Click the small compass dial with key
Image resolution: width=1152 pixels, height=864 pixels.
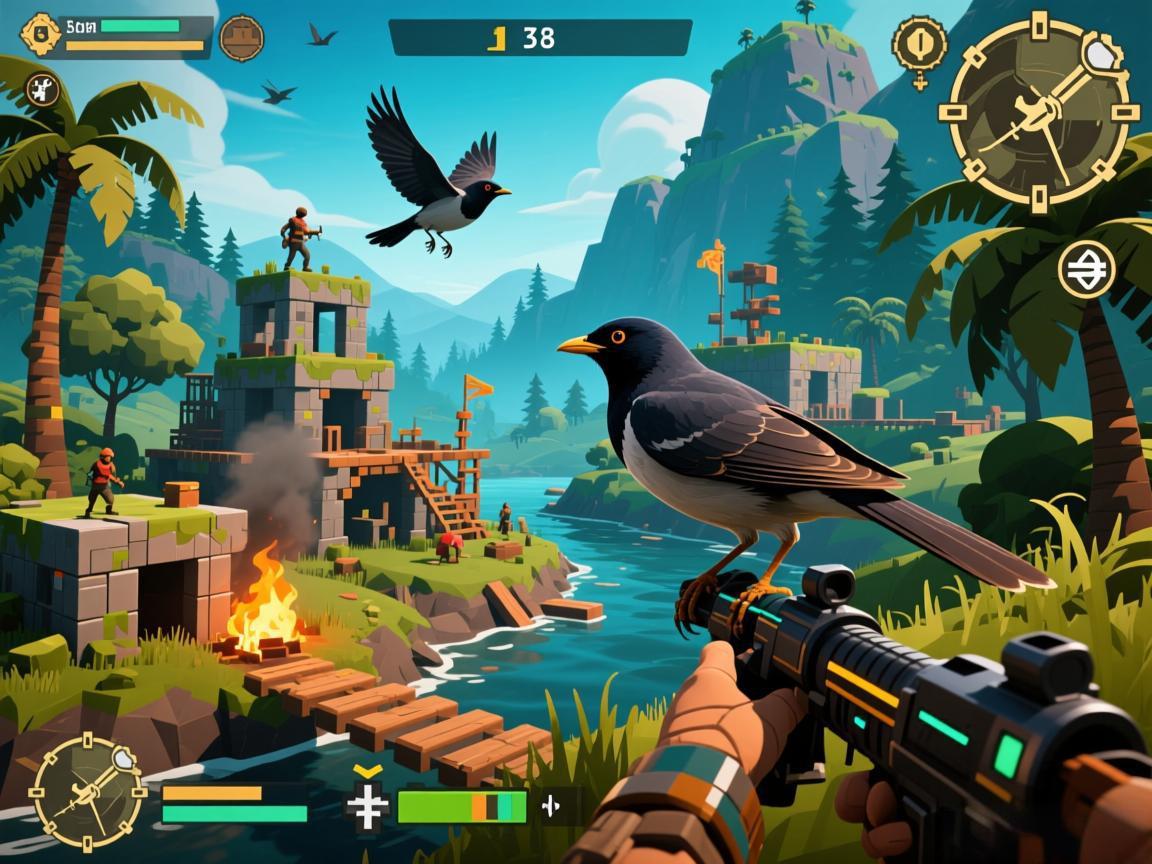(88, 793)
